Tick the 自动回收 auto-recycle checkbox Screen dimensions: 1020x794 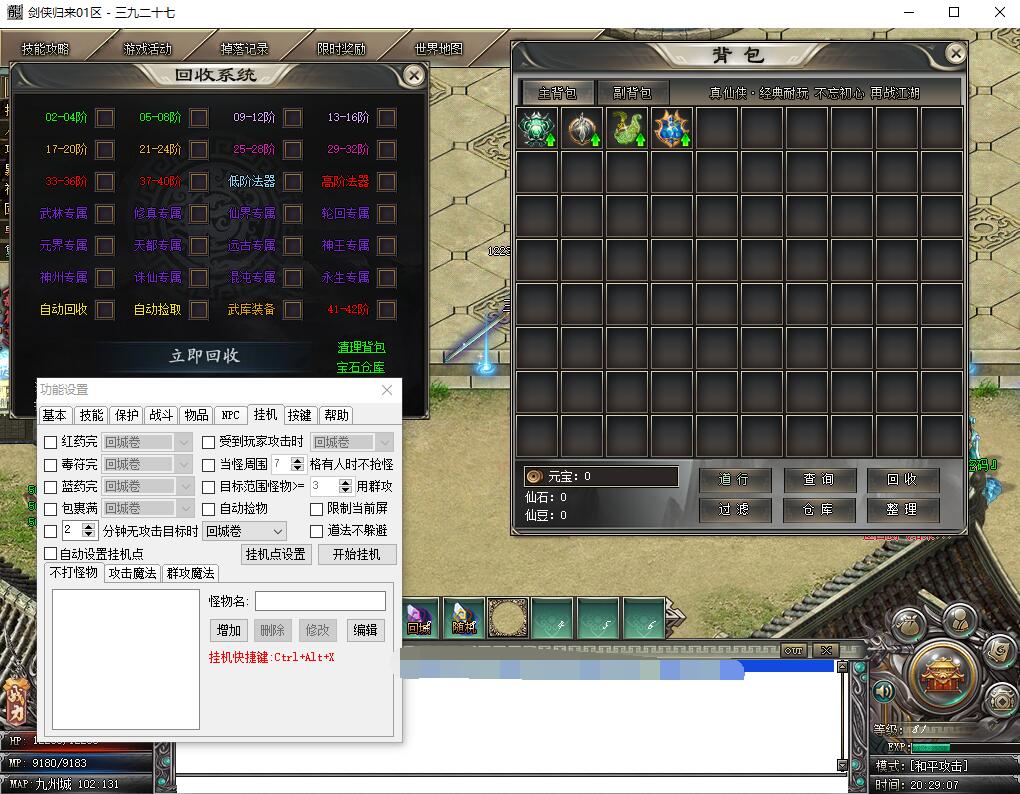point(105,309)
